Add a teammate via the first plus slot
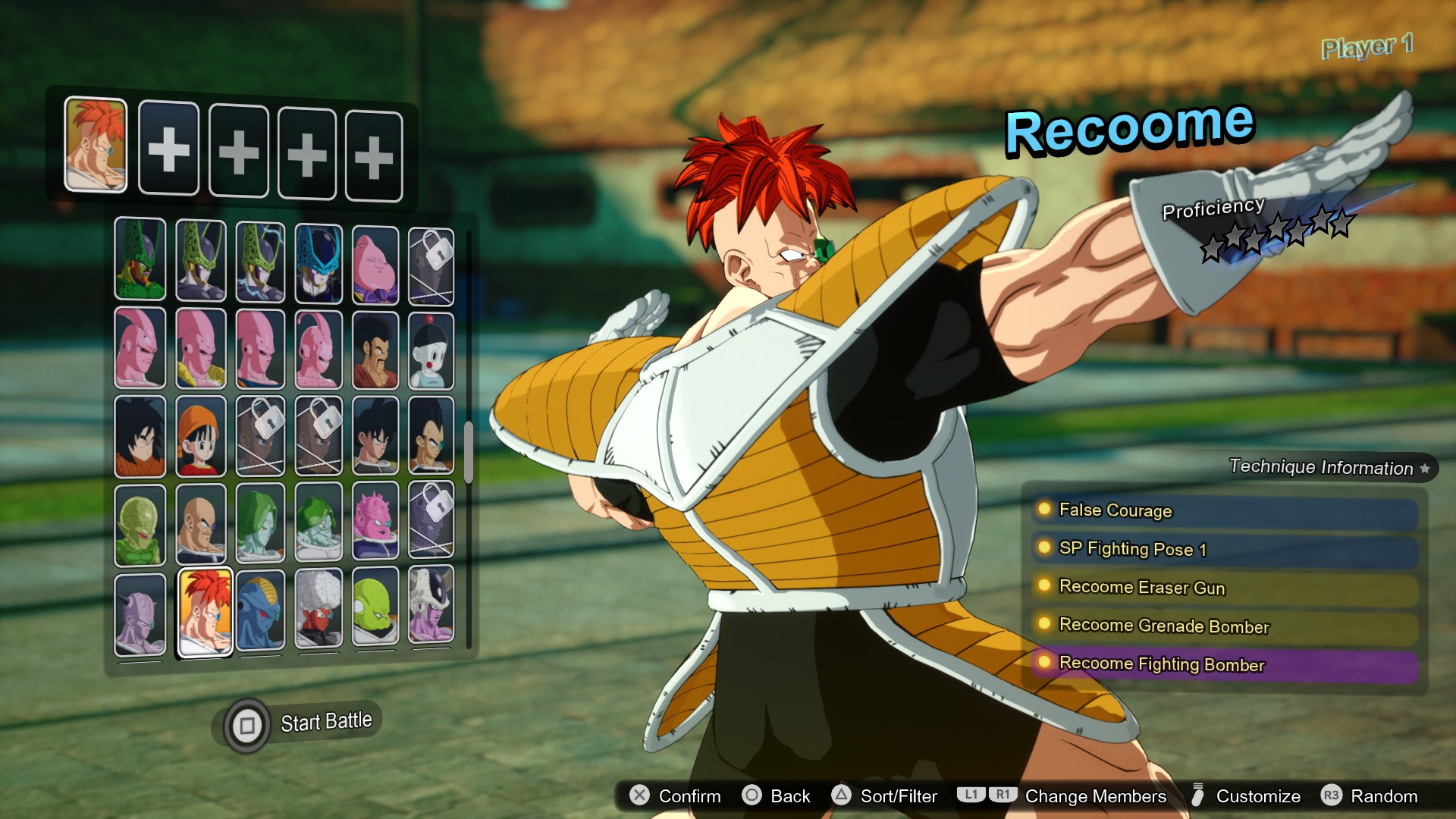This screenshot has width=1456, height=819. pos(168,152)
